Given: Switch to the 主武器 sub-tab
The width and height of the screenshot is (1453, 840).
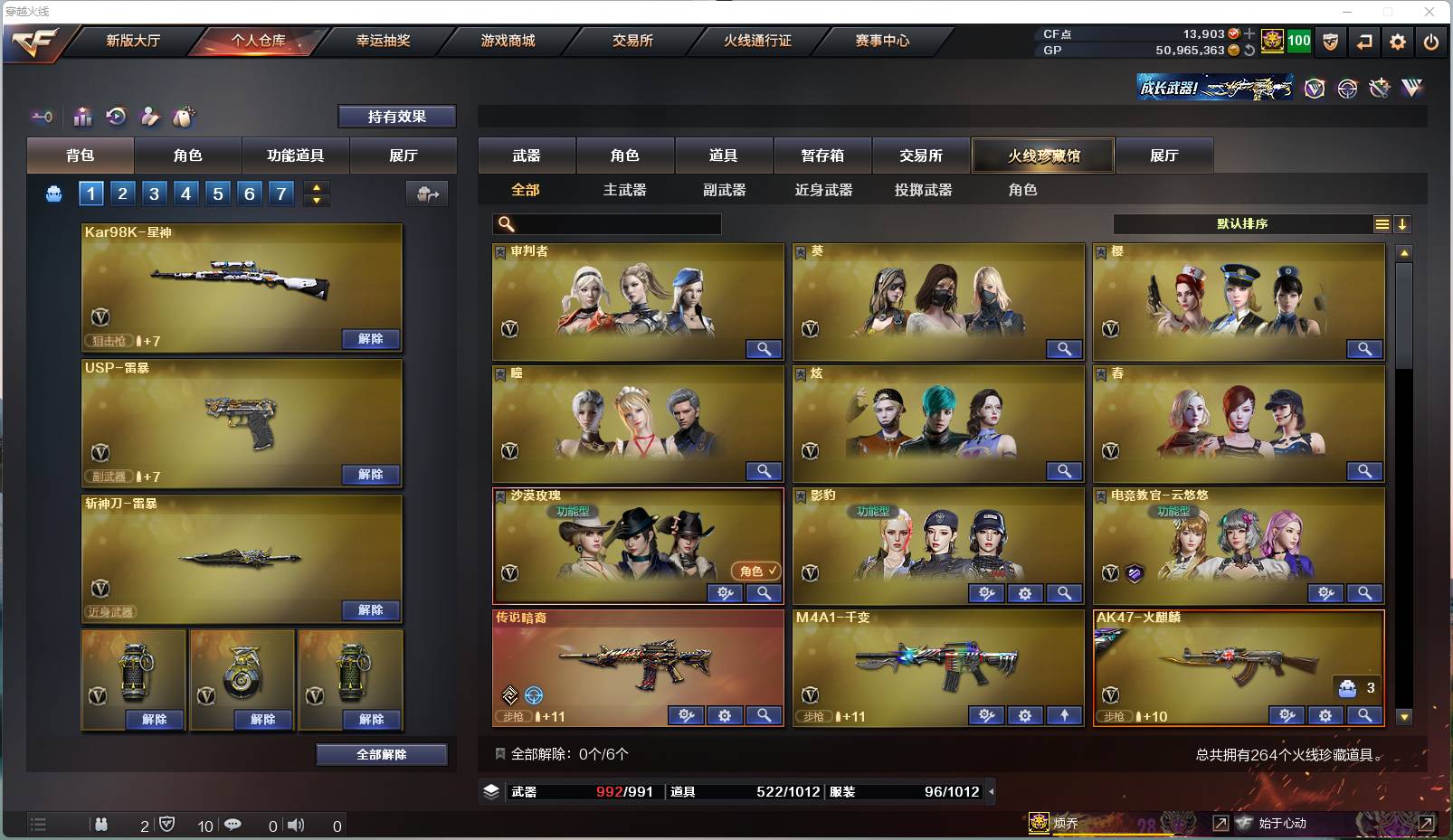Looking at the screenshot, I should (625, 190).
